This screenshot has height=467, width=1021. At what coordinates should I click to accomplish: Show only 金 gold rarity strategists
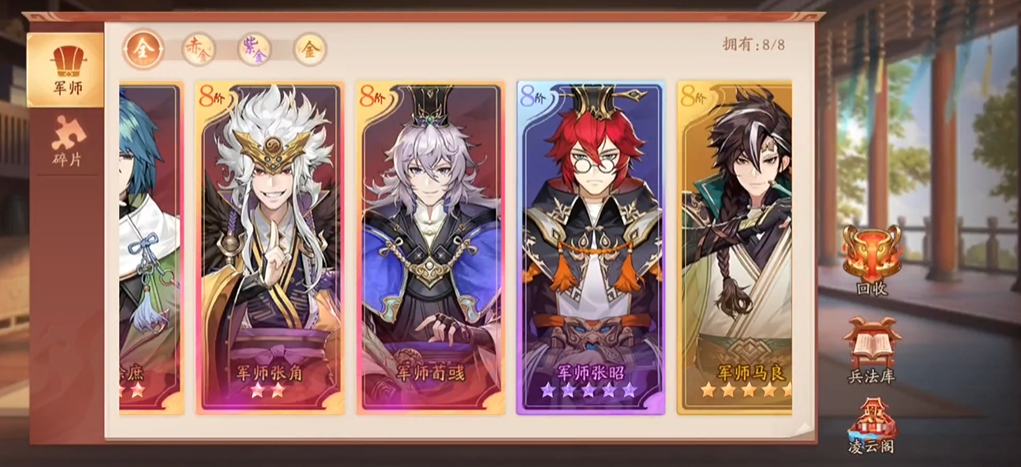[310, 48]
